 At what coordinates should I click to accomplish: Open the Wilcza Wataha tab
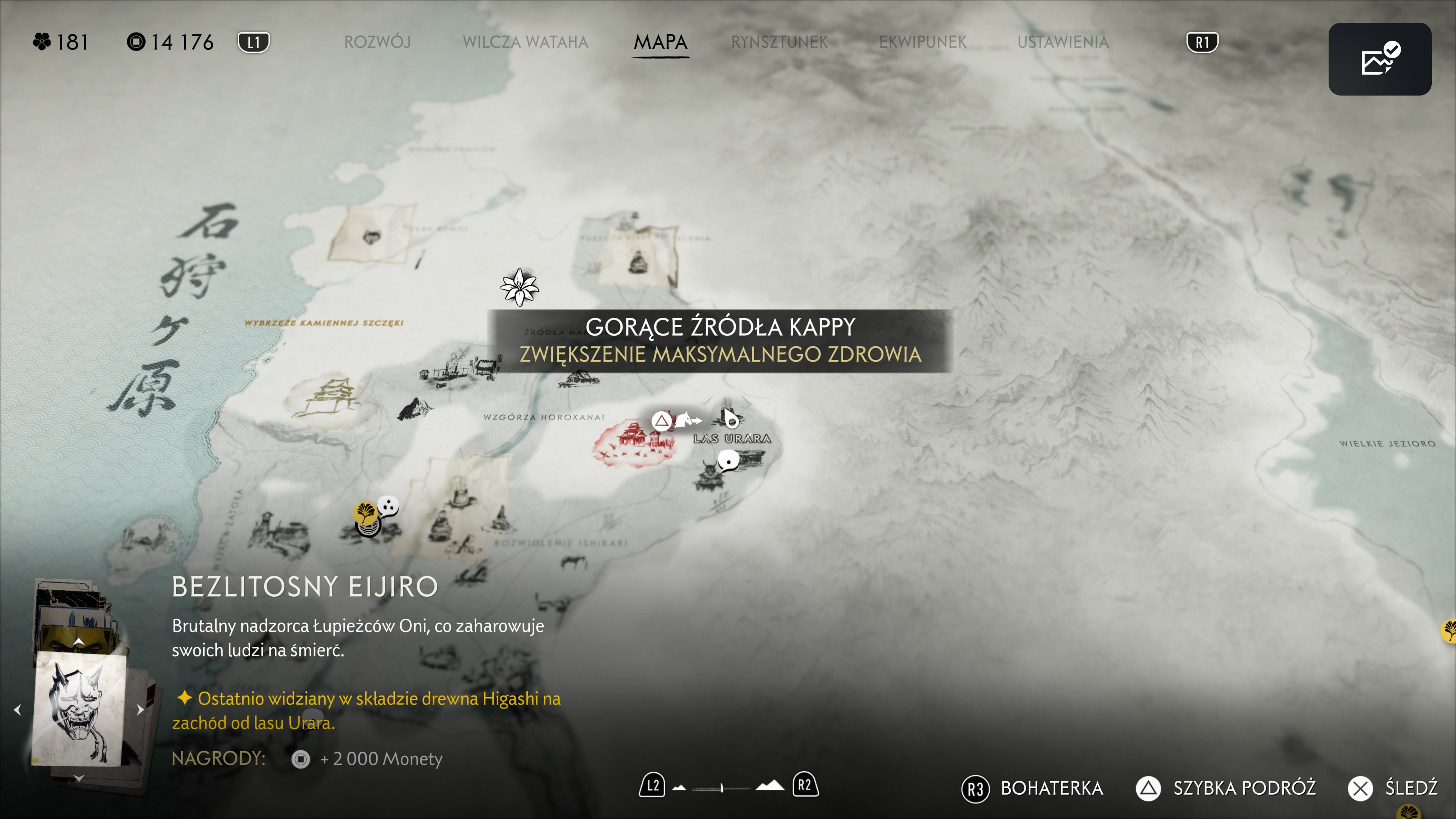[525, 42]
